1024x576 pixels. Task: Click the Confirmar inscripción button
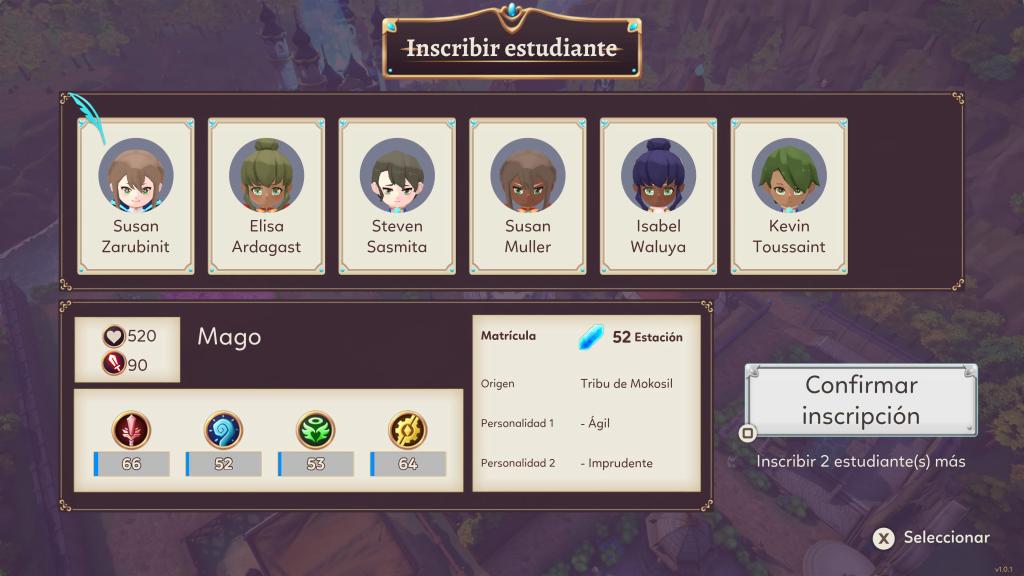point(861,400)
